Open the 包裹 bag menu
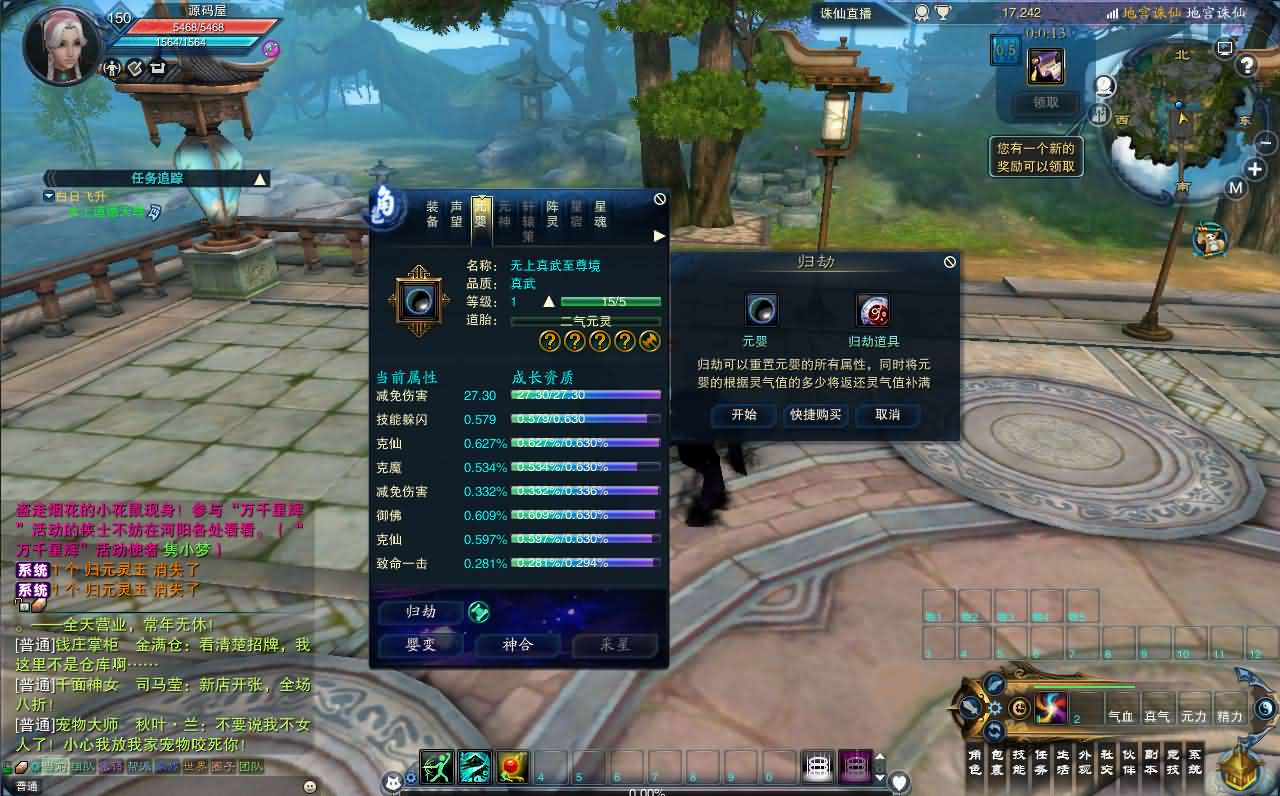Screen dimensions: 1280x796 tap(996, 762)
